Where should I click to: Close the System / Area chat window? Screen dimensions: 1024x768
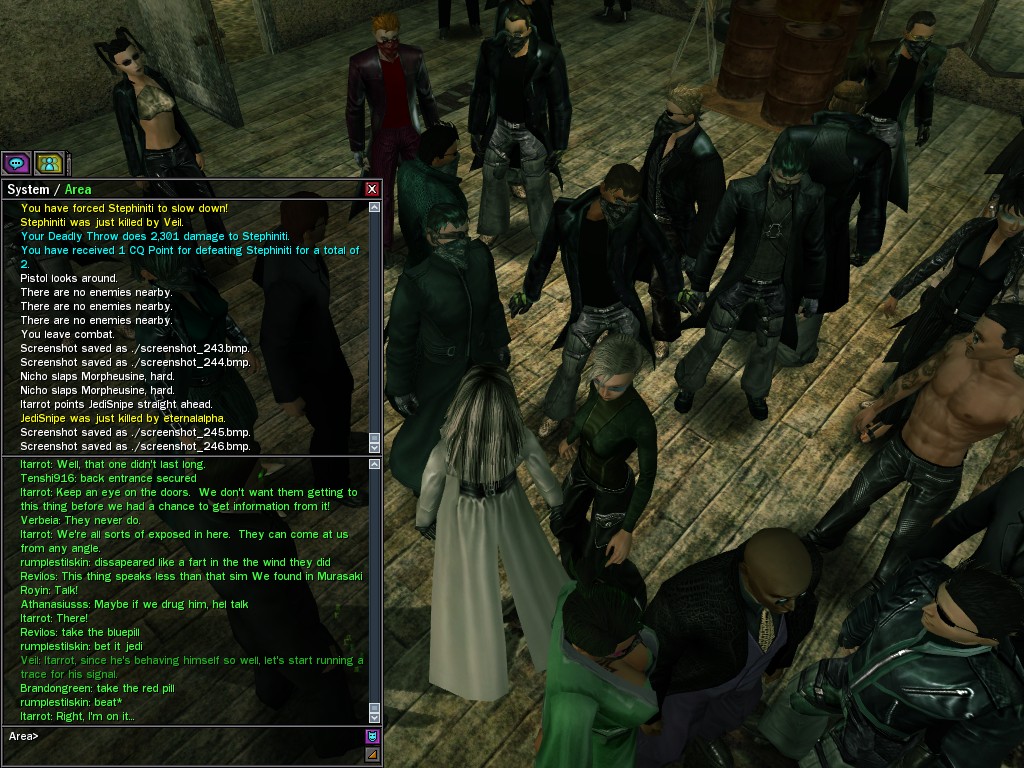coord(372,189)
